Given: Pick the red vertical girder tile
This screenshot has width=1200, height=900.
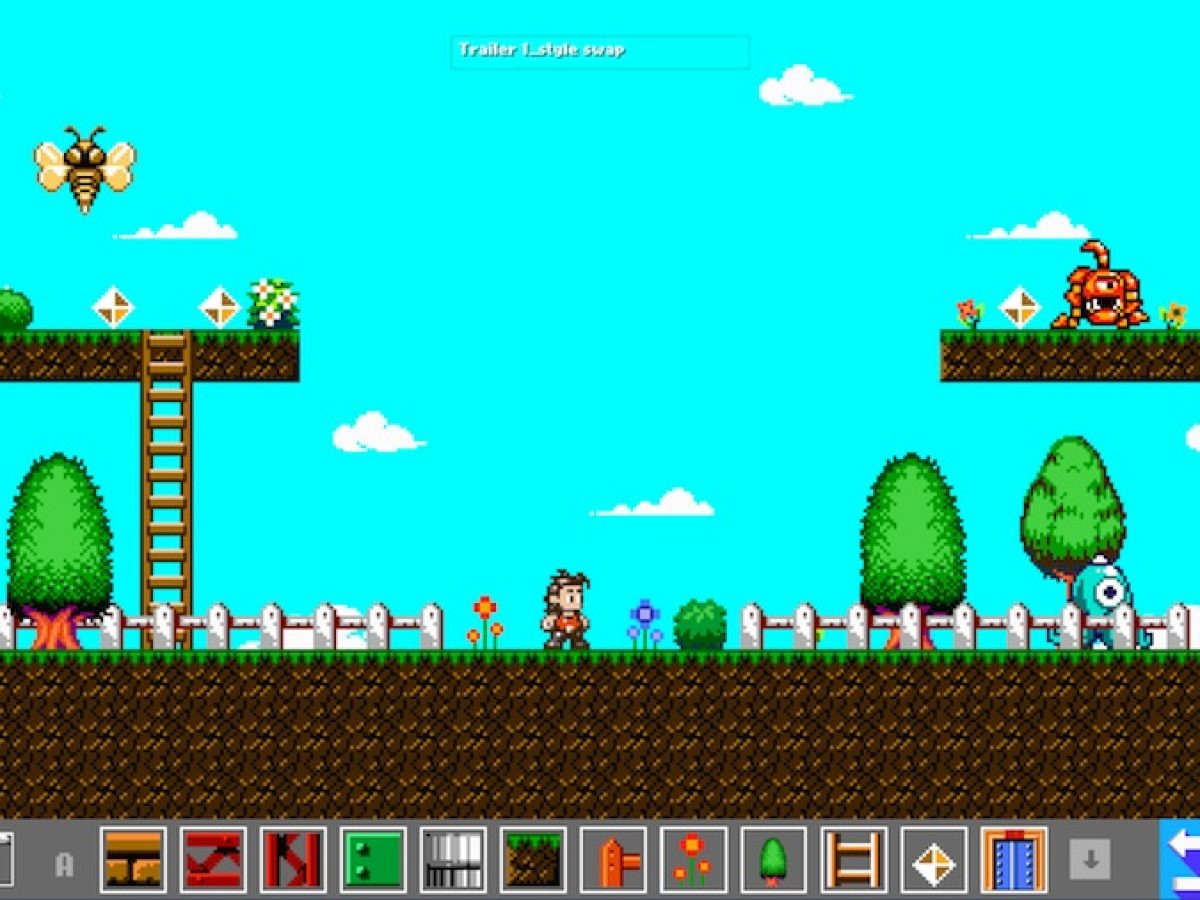Looking at the screenshot, I should pos(293,860).
